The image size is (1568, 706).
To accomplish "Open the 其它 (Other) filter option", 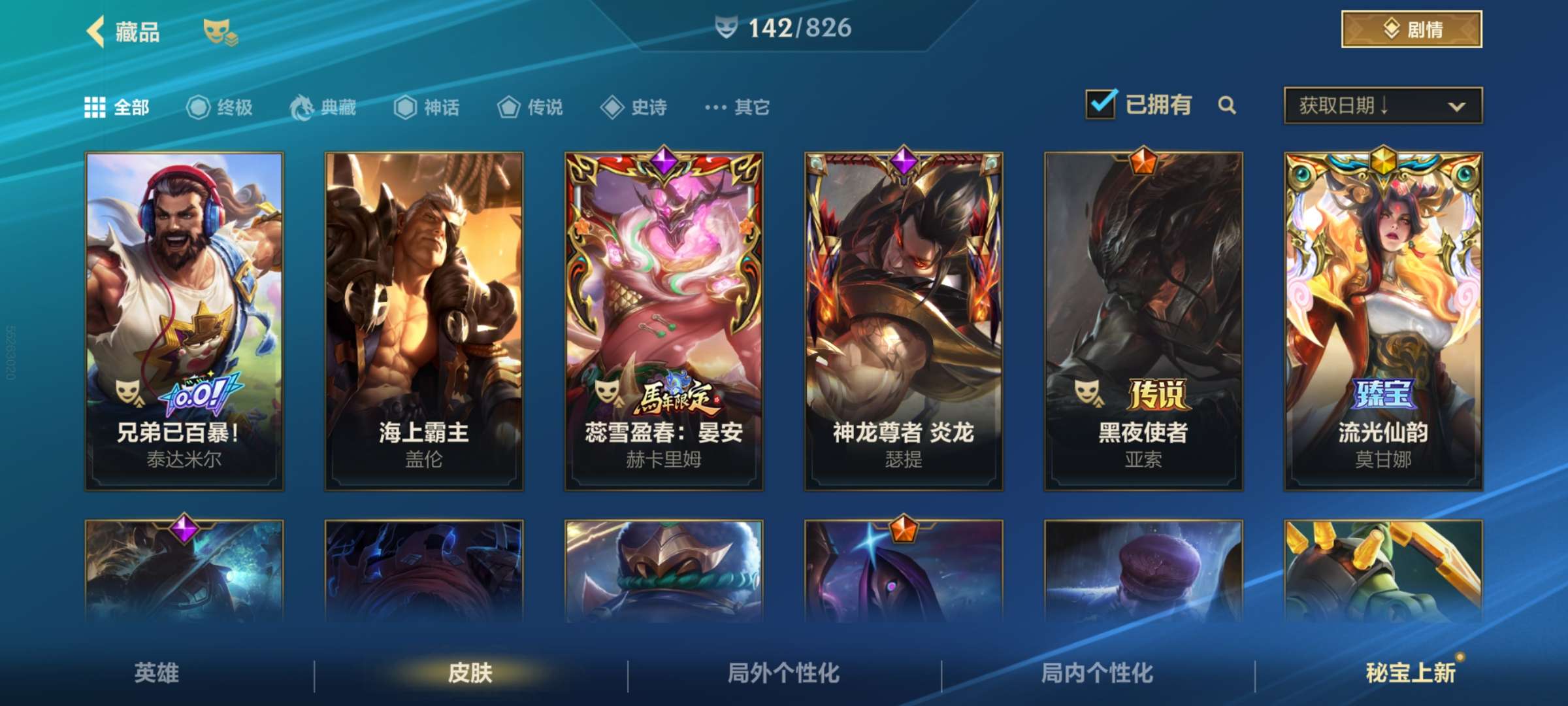I will click(718, 108).
